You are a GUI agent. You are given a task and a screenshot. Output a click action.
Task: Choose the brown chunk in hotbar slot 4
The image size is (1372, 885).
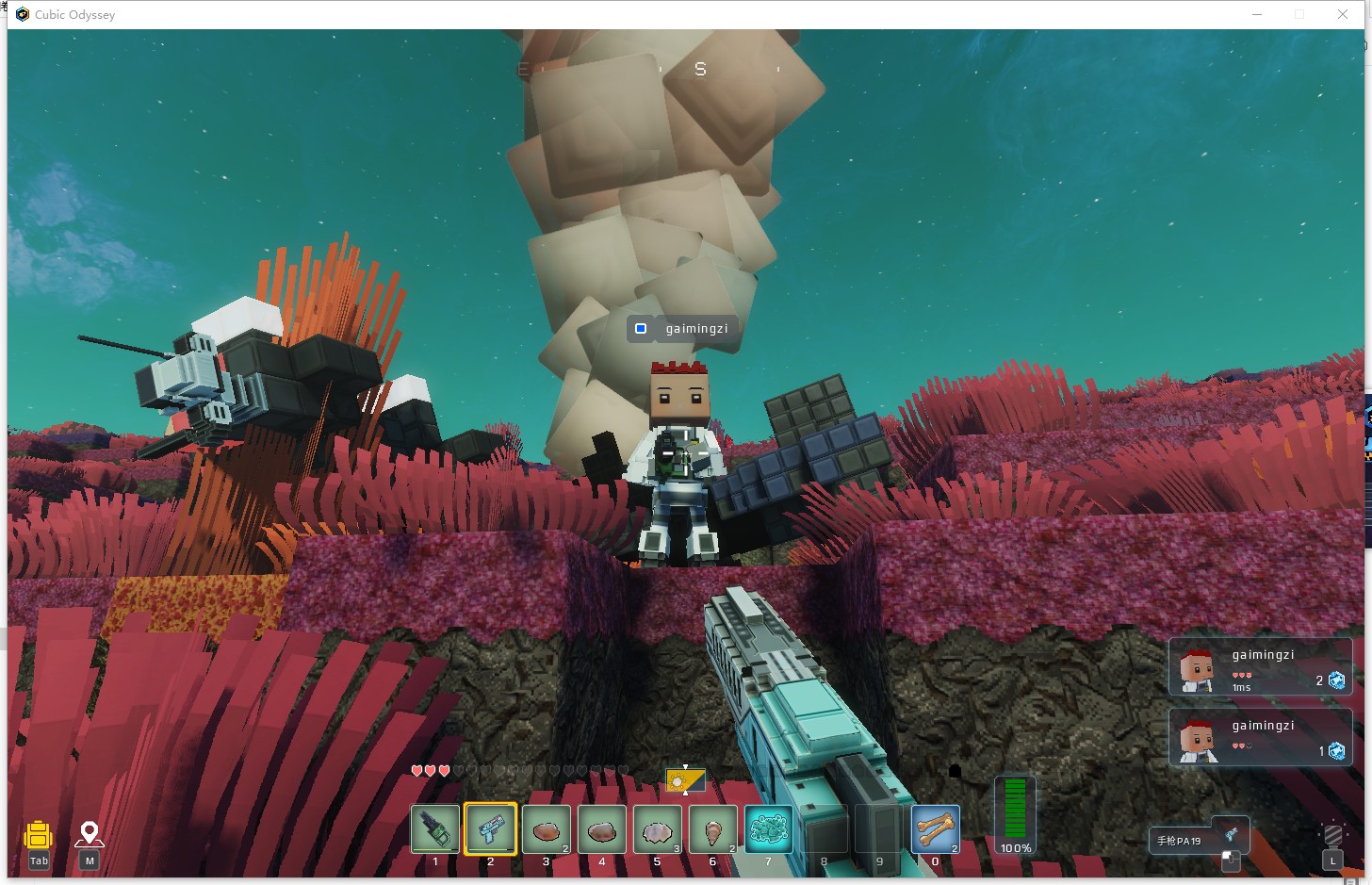[x=601, y=829]
